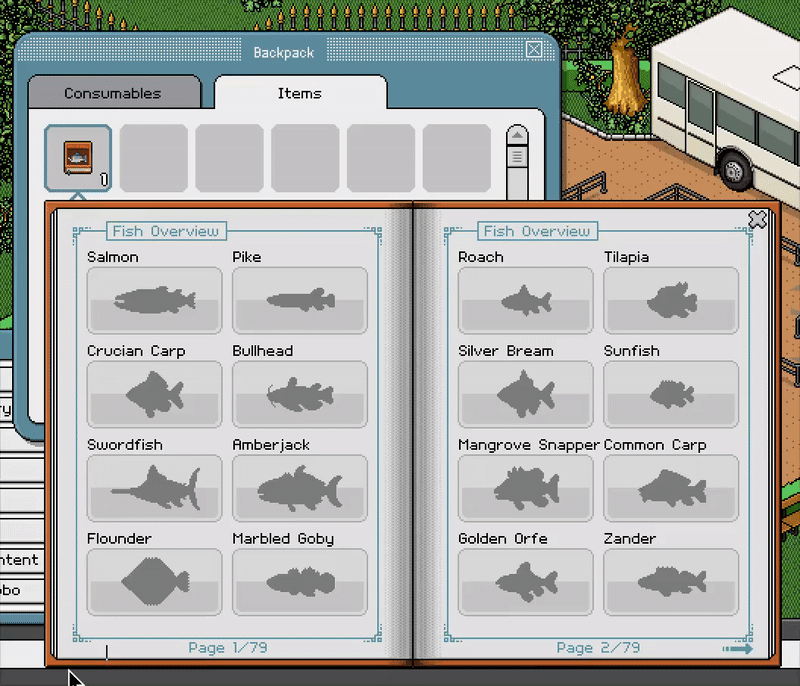The width and height of the screenshot is (800, 686).
Task: View the Swordfish entry
Action: point(155,488)
